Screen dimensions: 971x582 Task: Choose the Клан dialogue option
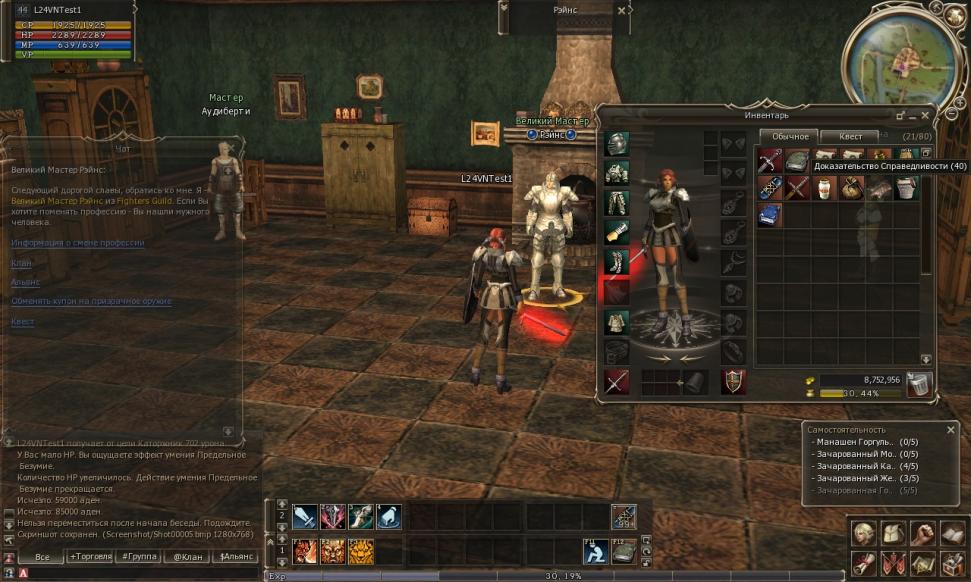tap(21, 263)
